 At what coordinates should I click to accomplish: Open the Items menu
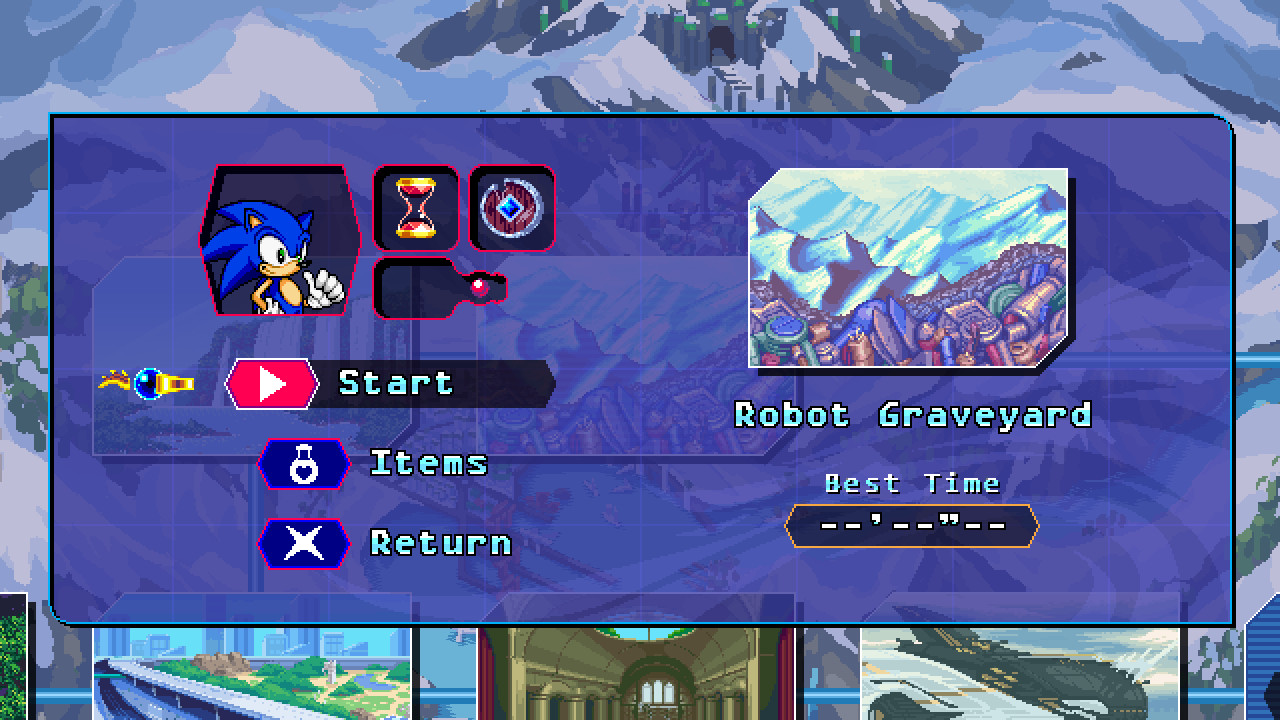[432, 462]
